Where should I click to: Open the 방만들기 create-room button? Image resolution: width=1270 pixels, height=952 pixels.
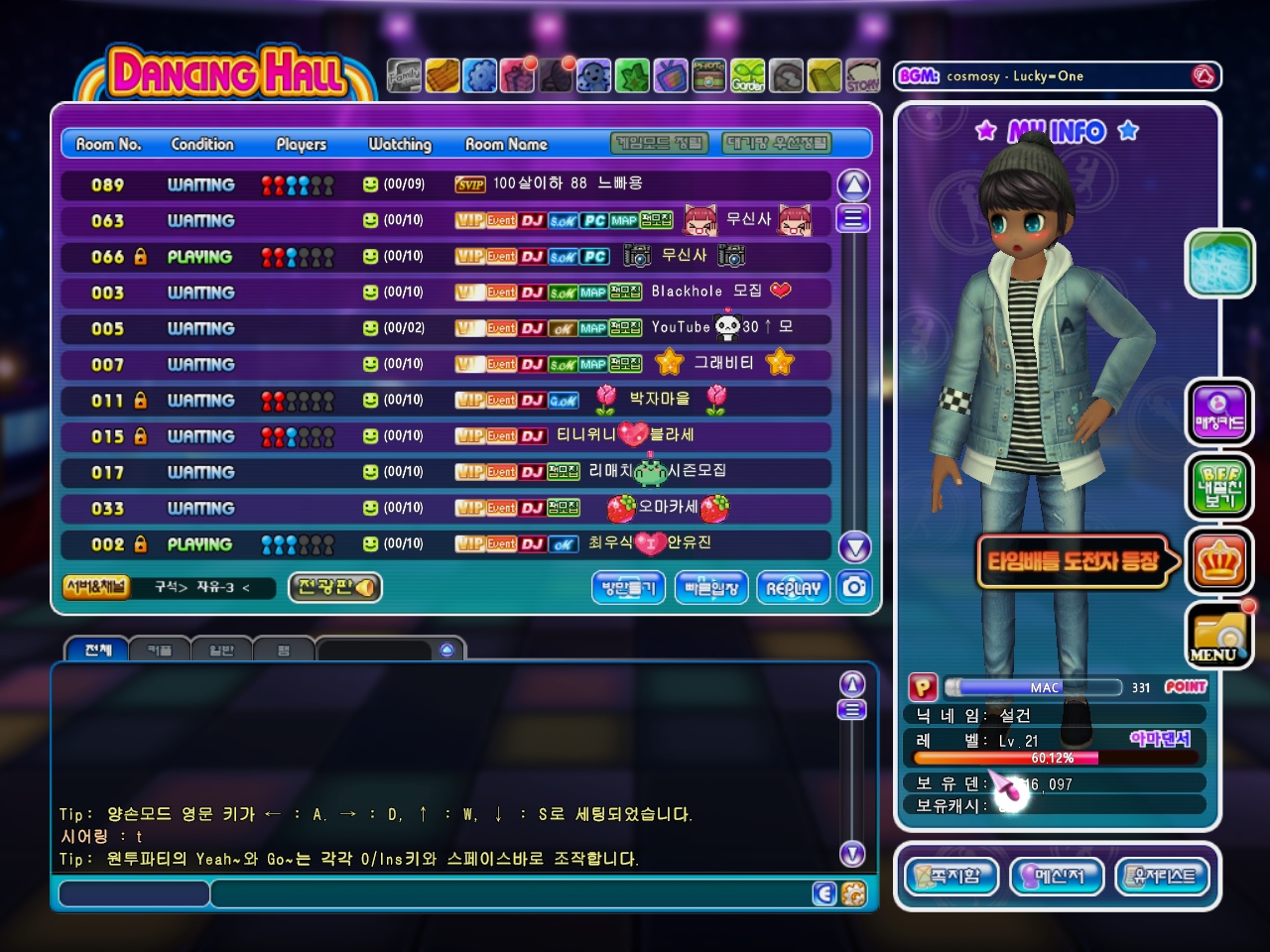pos(628,588)
